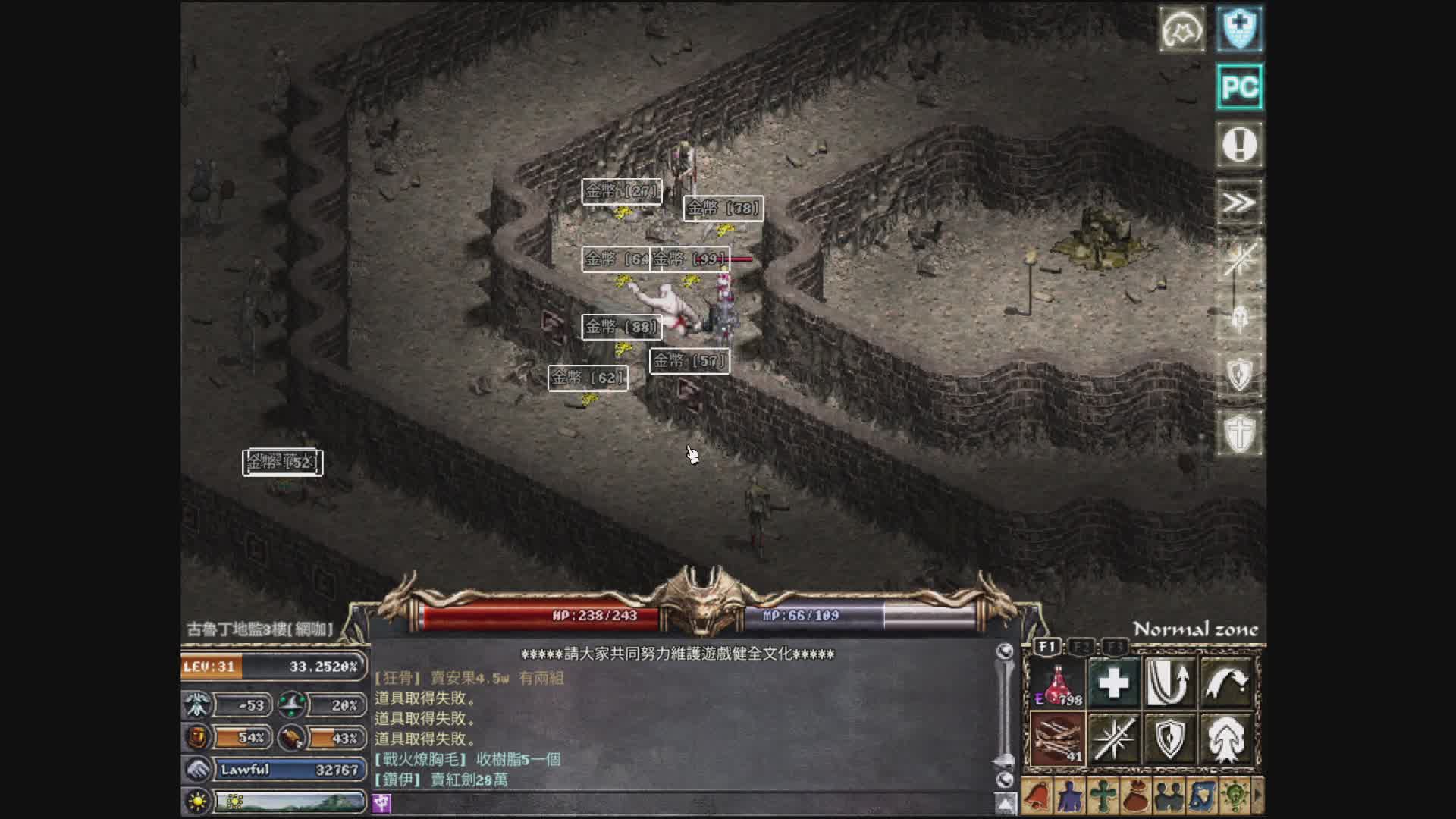Open the two-person party menu
Image resolution: width=1456 pixels, height=819 pixels.
point(1169,797)
